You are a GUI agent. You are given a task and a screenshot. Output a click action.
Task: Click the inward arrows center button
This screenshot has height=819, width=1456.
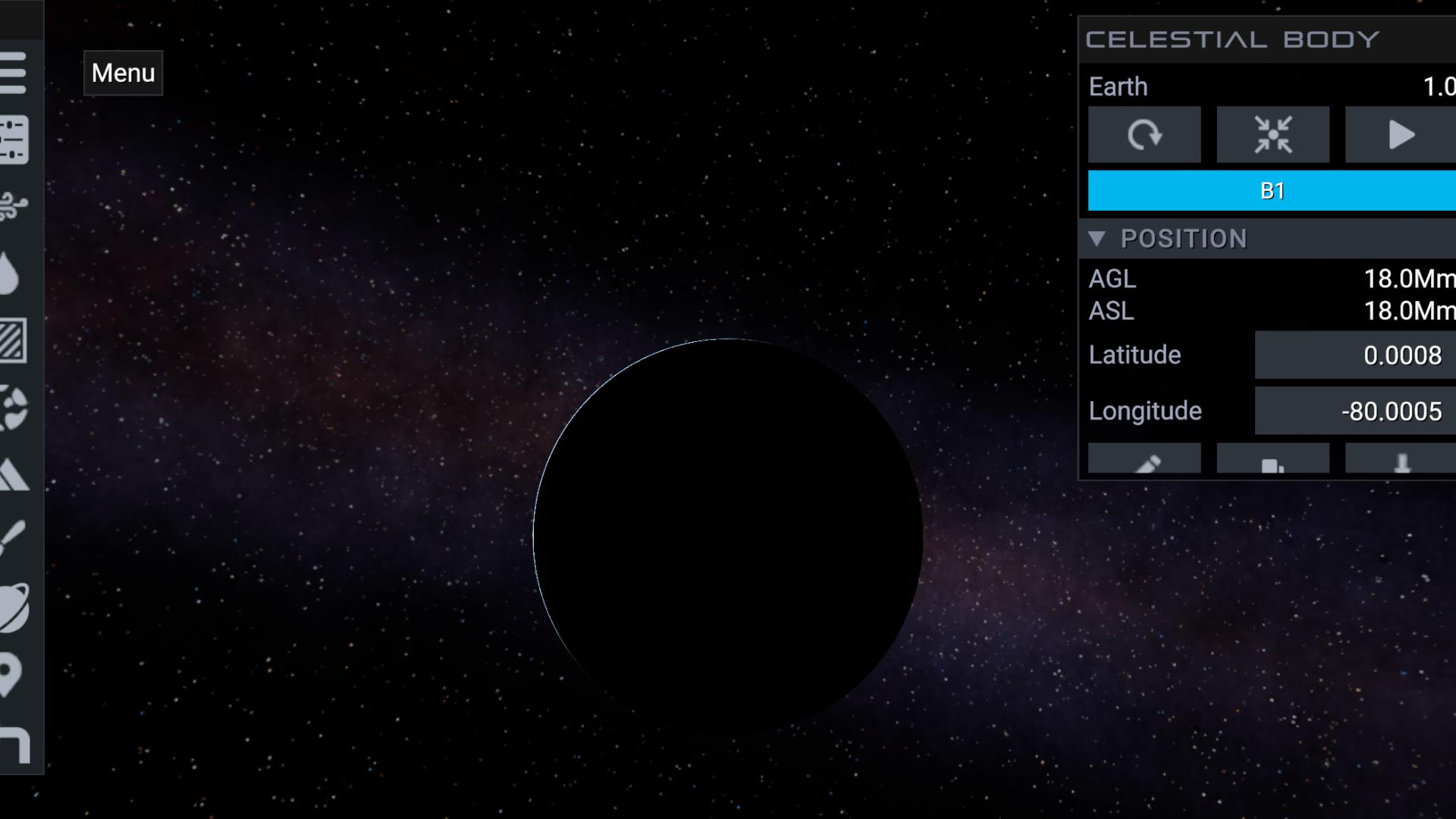click(1272, 135)
